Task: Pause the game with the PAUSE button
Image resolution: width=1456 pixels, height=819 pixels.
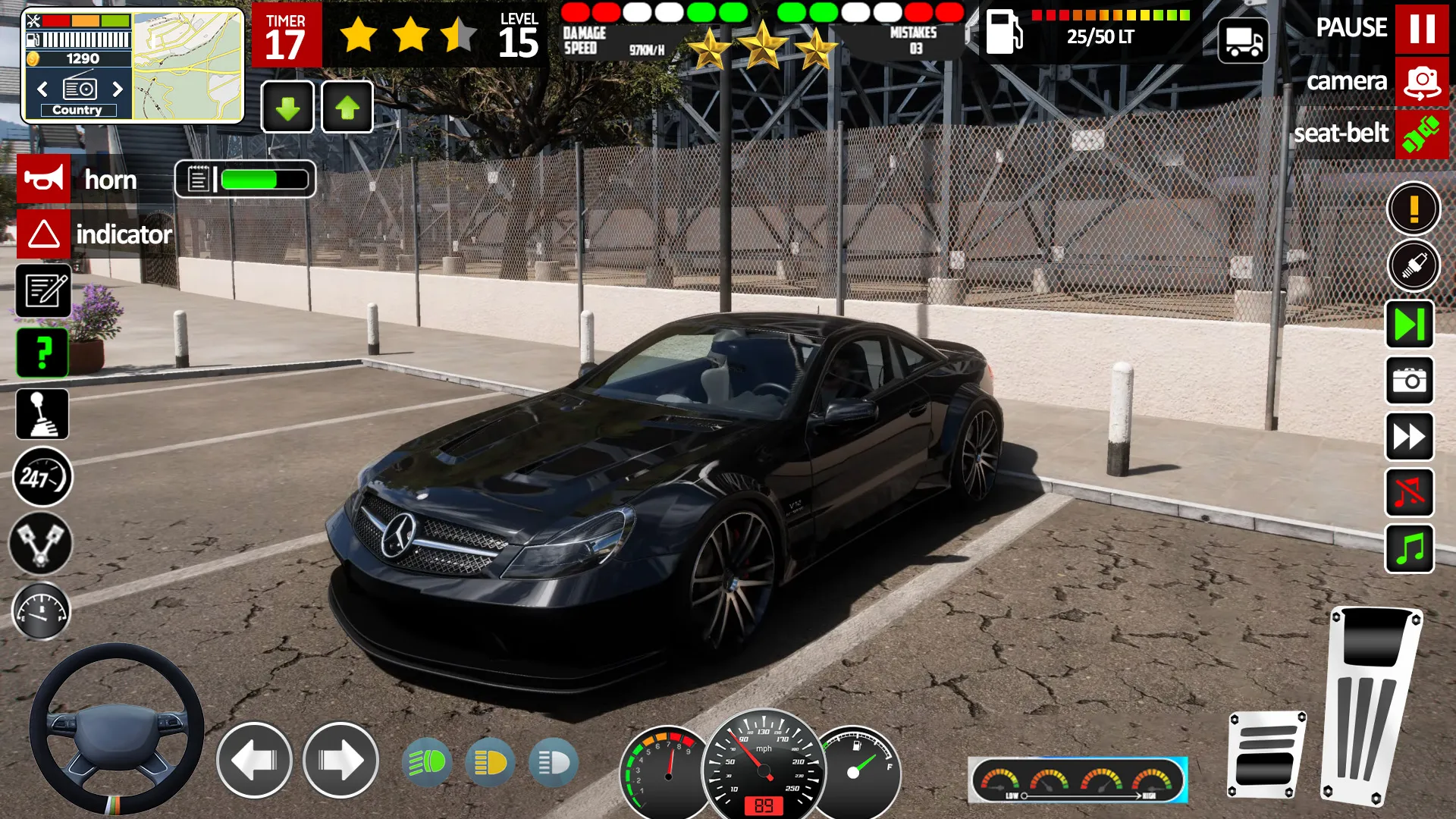Action: tap(1421, 28)
